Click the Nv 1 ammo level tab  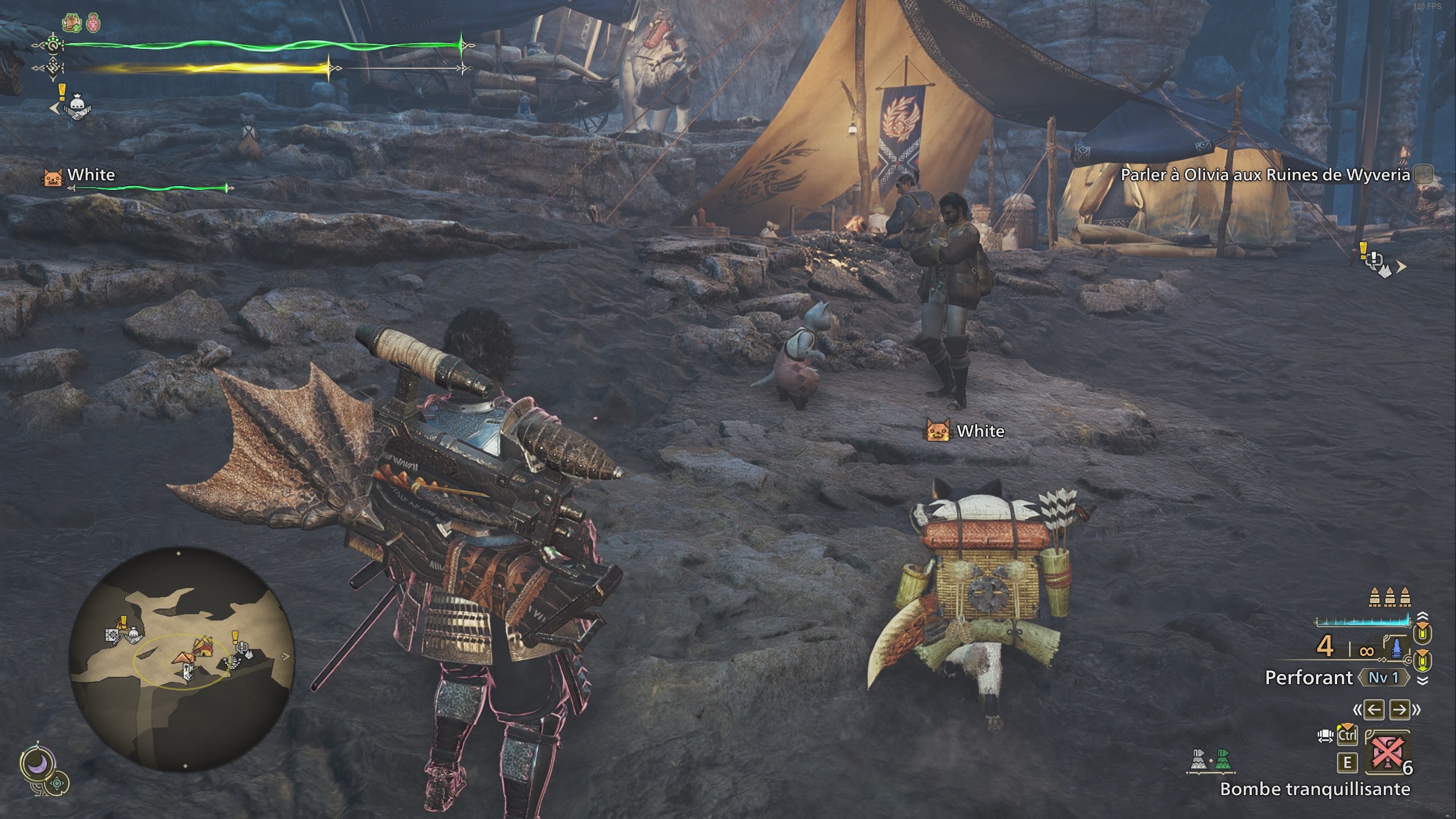click(1384, 677)
